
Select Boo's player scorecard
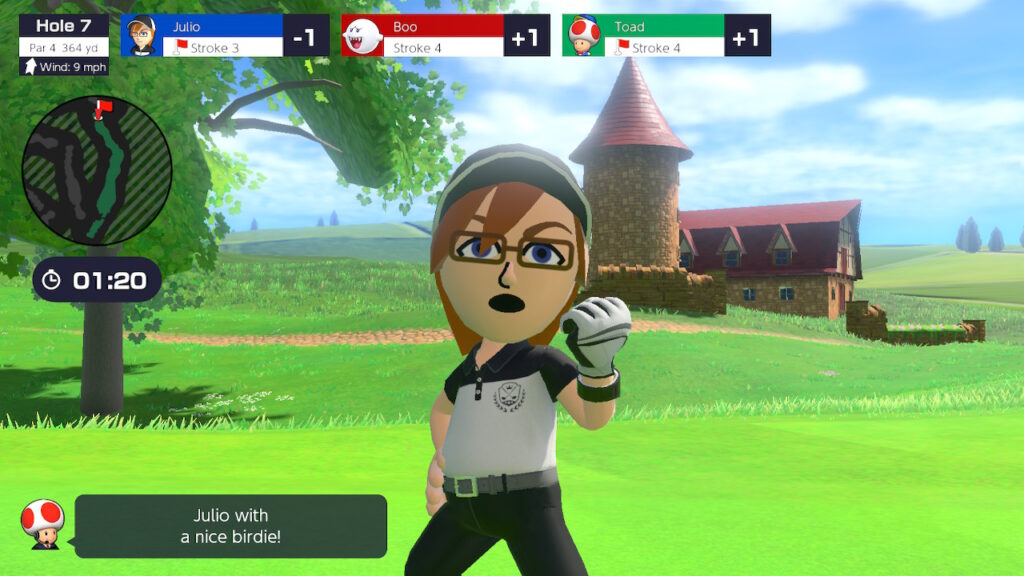point(445,36)
